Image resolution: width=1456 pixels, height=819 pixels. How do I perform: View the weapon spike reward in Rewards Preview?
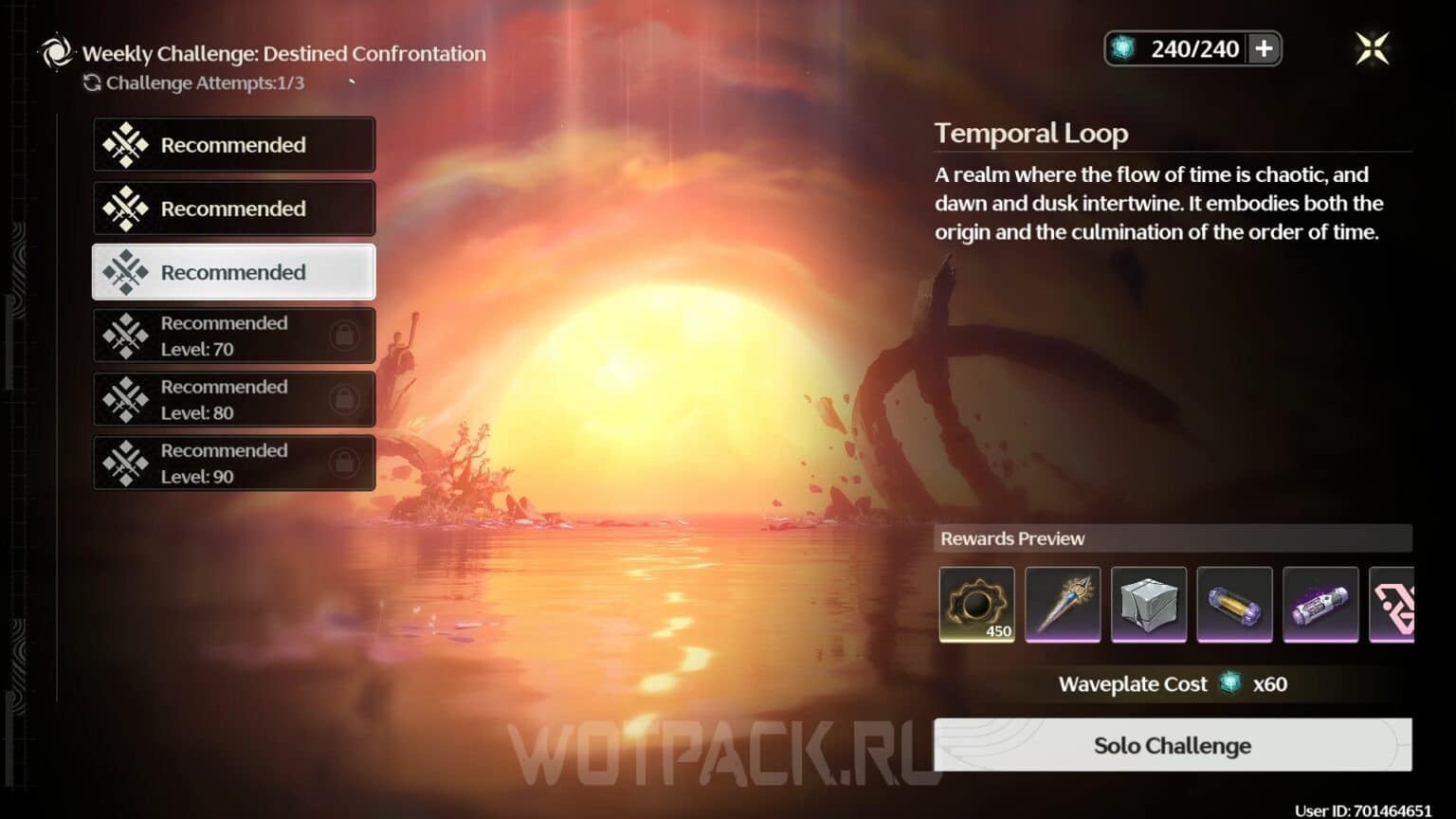click(1063, 604)
